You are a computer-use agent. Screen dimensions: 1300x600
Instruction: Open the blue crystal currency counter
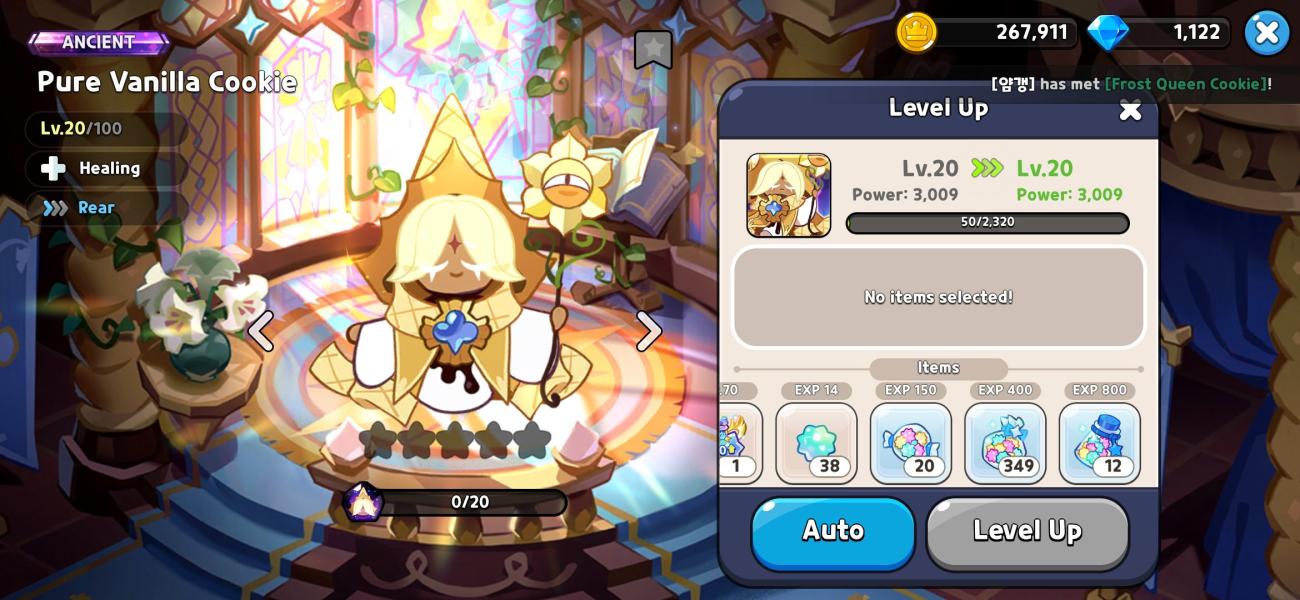tap(1158, 33)
